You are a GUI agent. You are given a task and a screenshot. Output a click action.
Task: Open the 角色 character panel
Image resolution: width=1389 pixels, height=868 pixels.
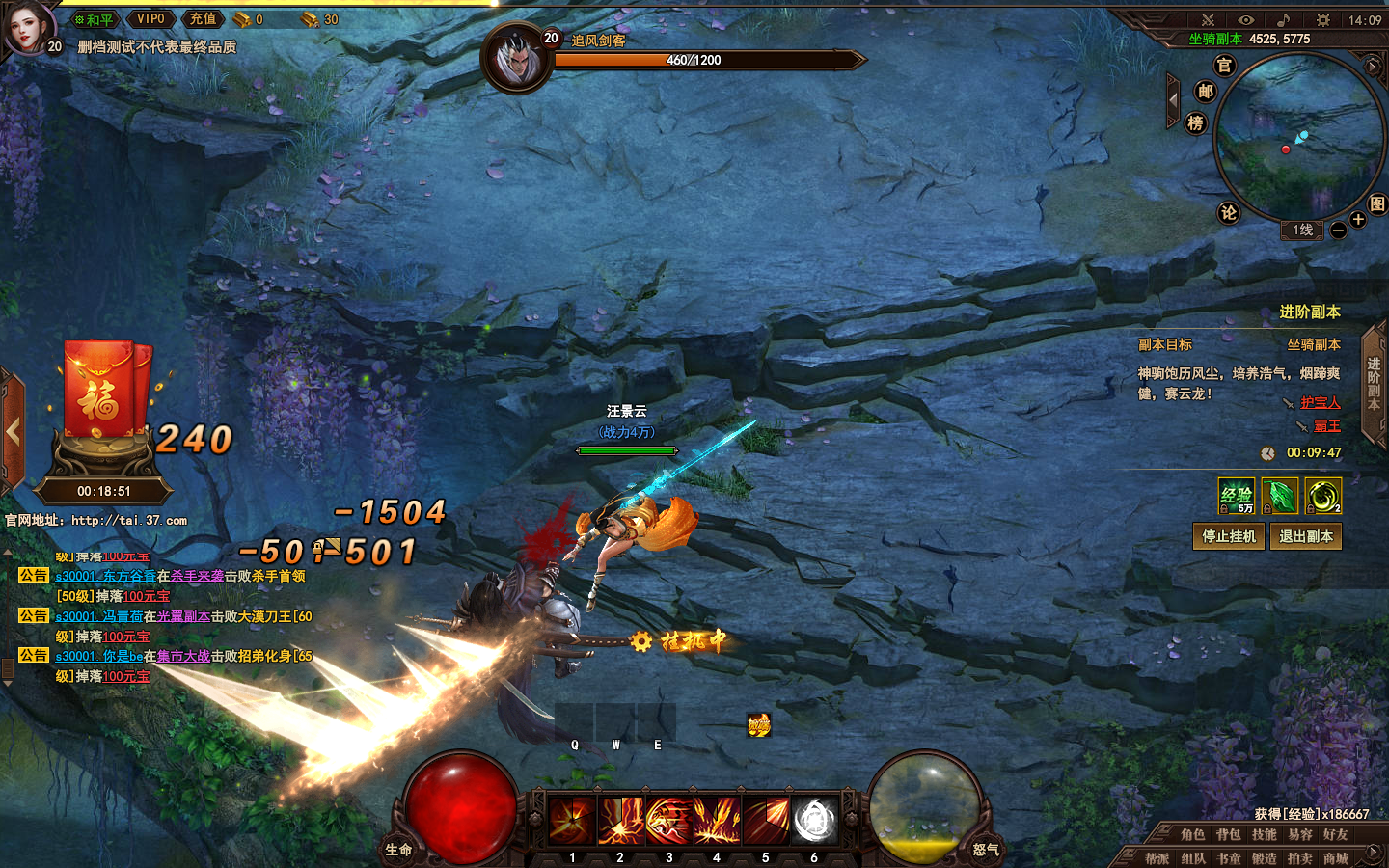(1192, 834)
